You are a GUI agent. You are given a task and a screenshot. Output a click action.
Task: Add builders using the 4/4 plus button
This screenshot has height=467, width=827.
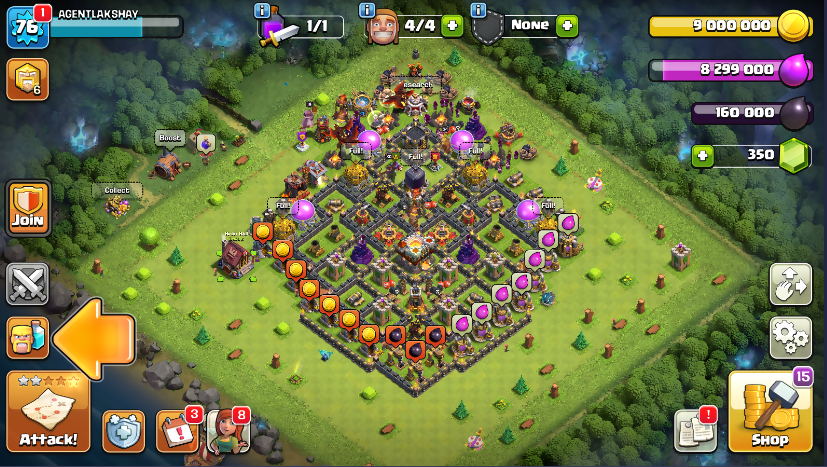452,26
